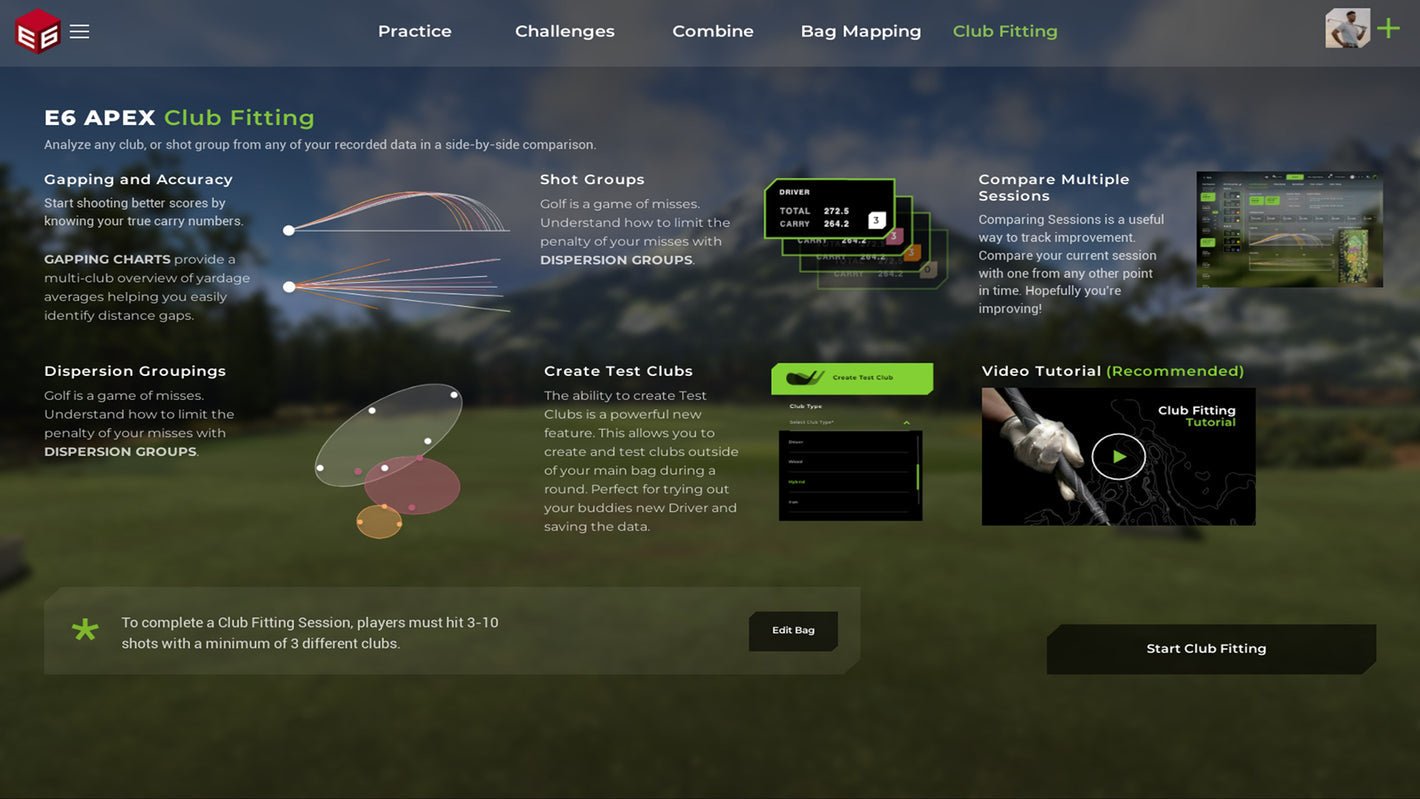This screenshot has height=799, width=1420.
Task: Toggle the orange dispersion group badge
Action: pos(911,253)
